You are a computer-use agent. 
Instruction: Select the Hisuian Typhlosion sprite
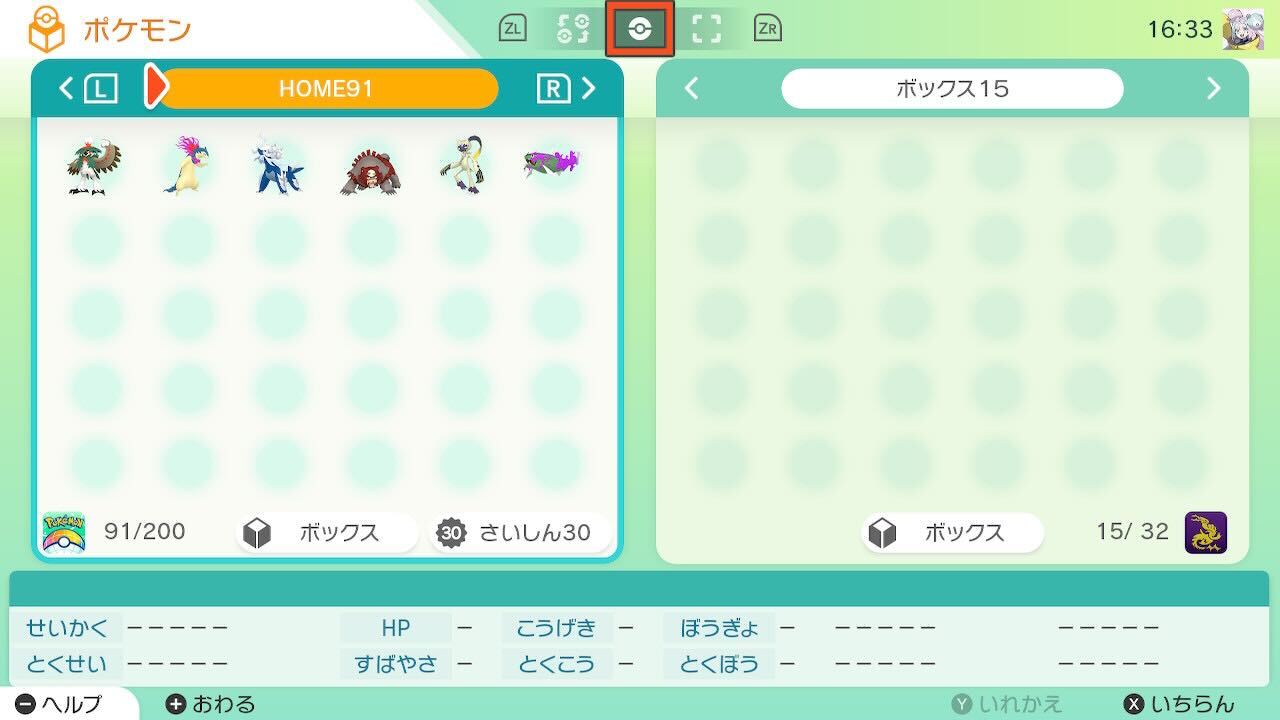click(x=188, y=162)
